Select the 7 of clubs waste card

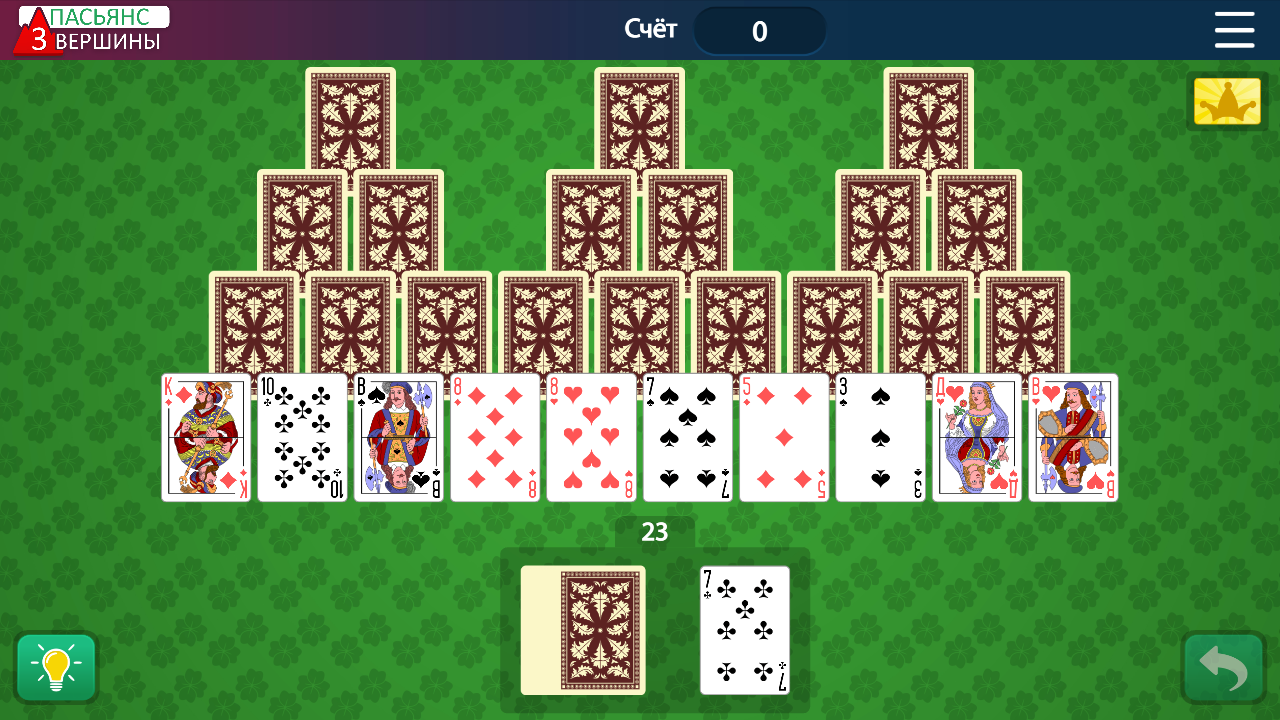click(x=745, y=630)
